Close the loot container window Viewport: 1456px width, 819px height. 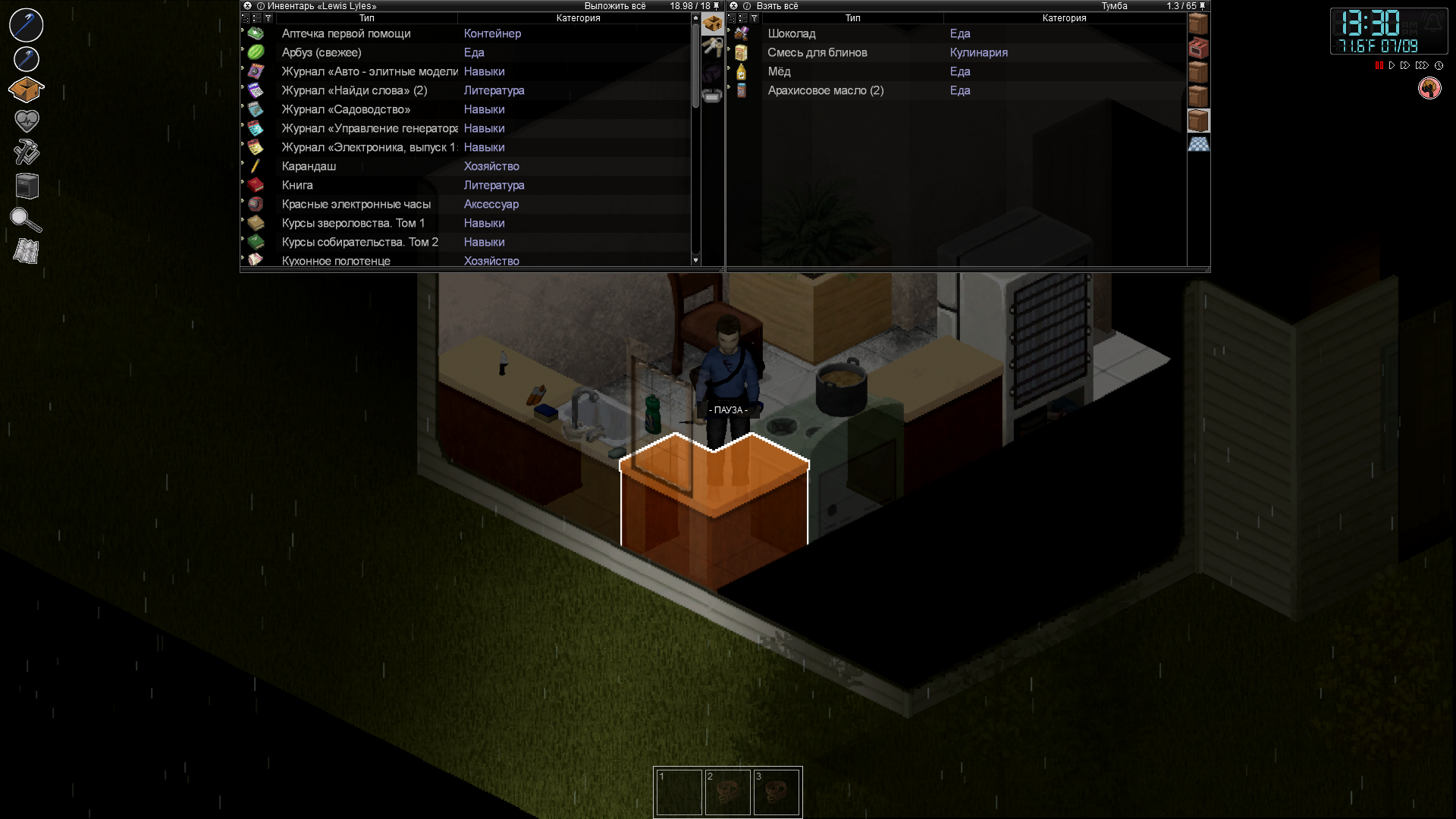point(733,6)
